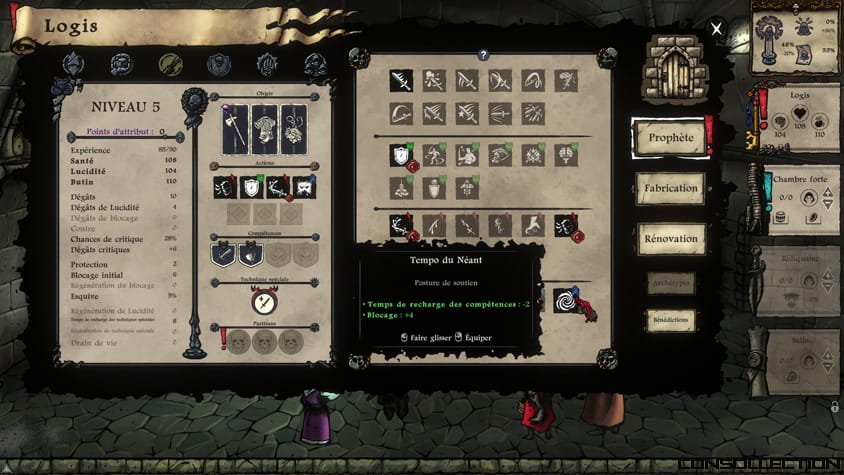The height and width of the screenshot is (475, 844).
Task: Open the Fabrication menu
Action: click(670, 187)
